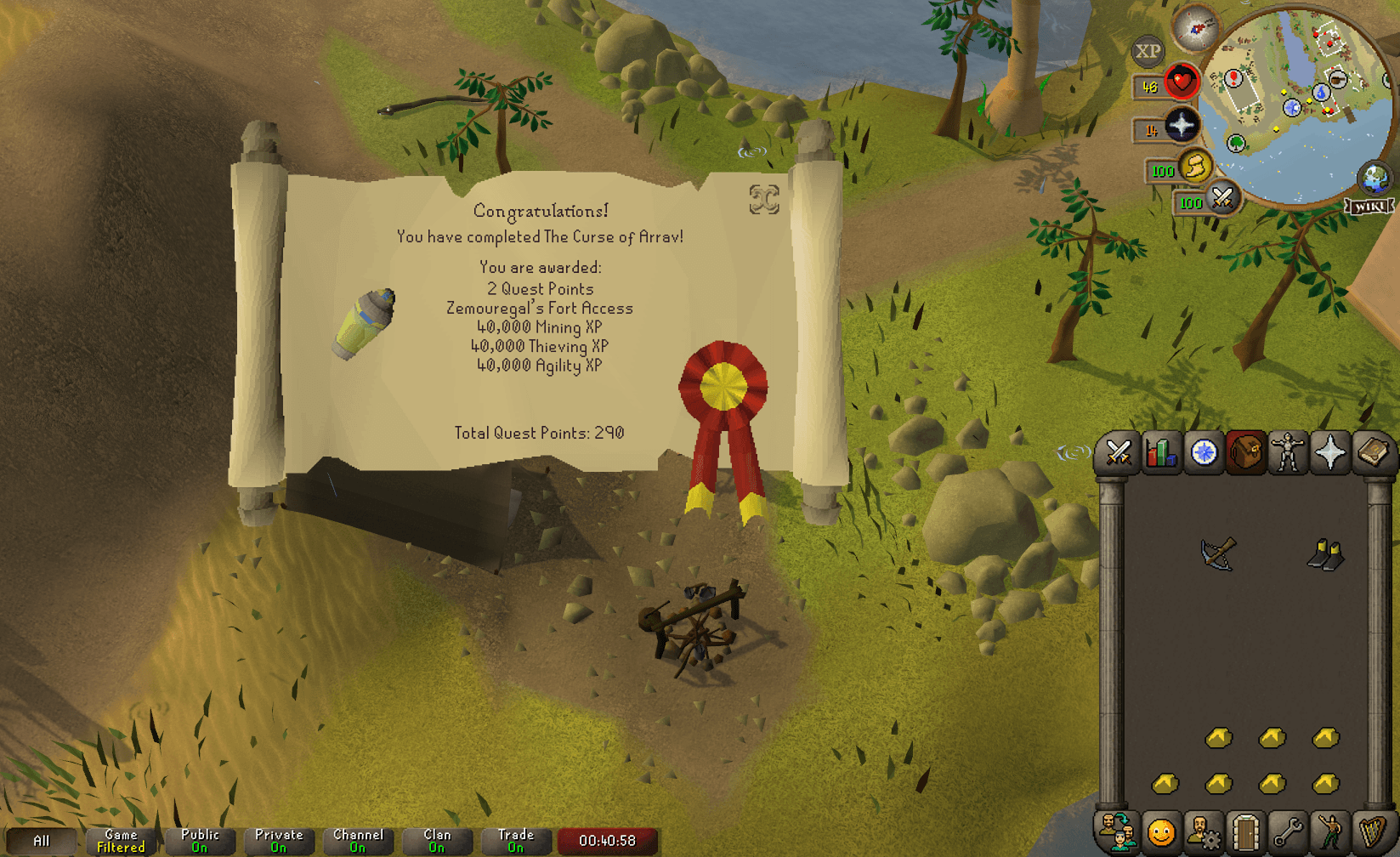Toggle the XP drops button

(x=1148, y=52)
